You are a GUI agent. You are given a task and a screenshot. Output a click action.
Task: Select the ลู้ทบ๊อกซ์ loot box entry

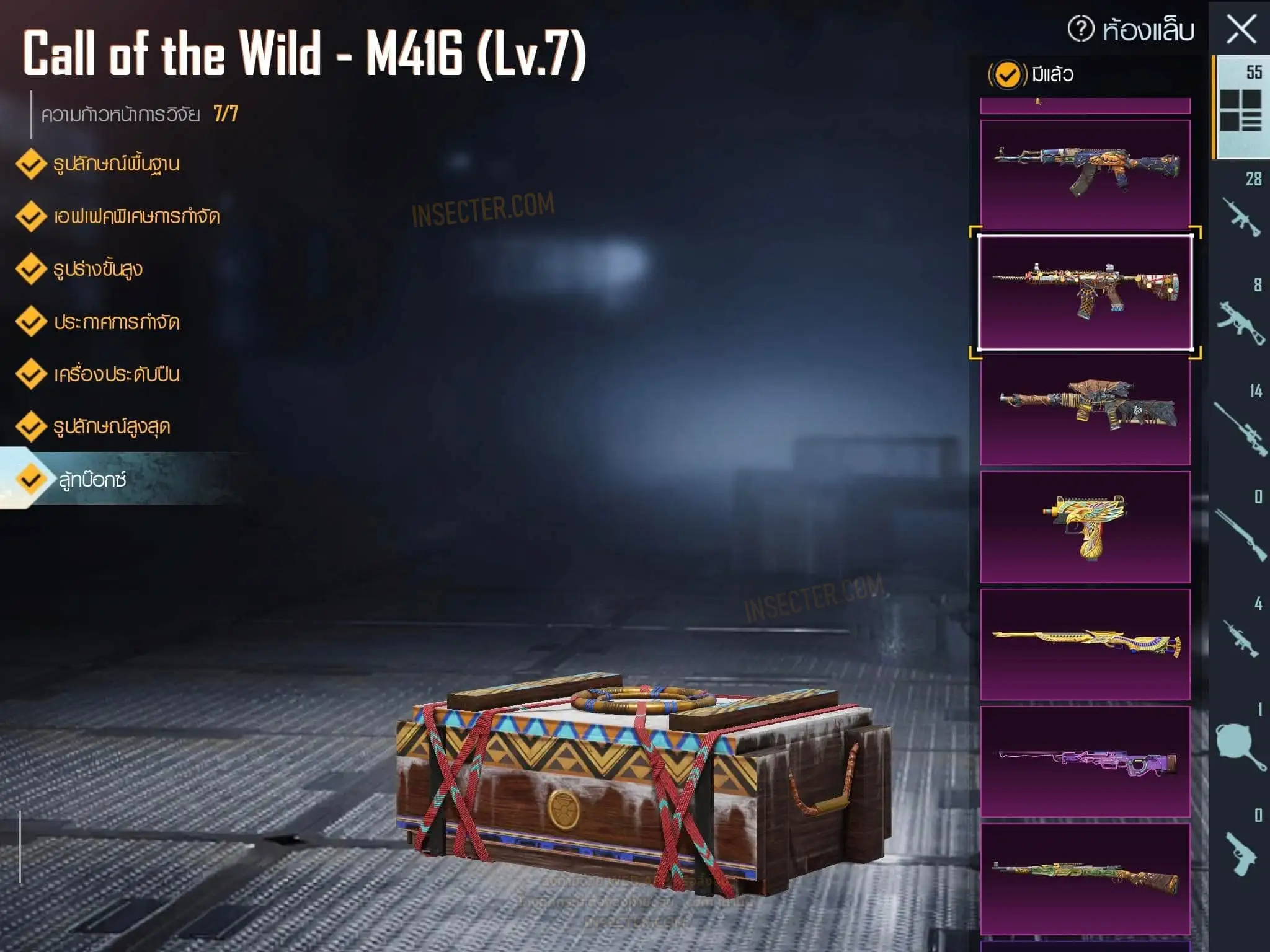coord(92,480)
